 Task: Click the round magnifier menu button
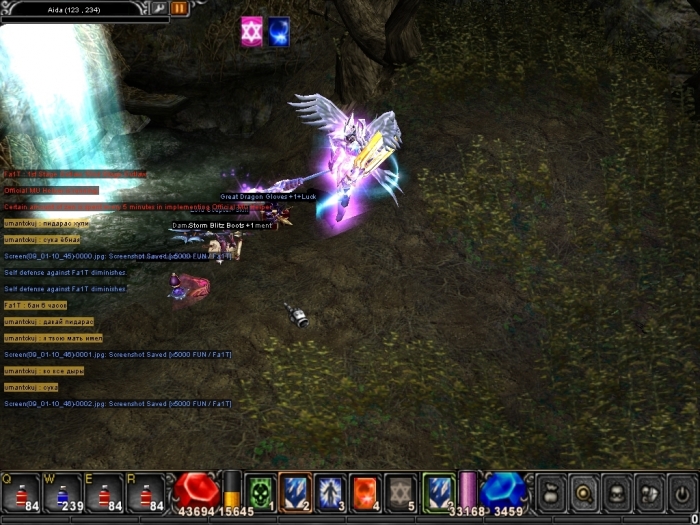[583, 492]
